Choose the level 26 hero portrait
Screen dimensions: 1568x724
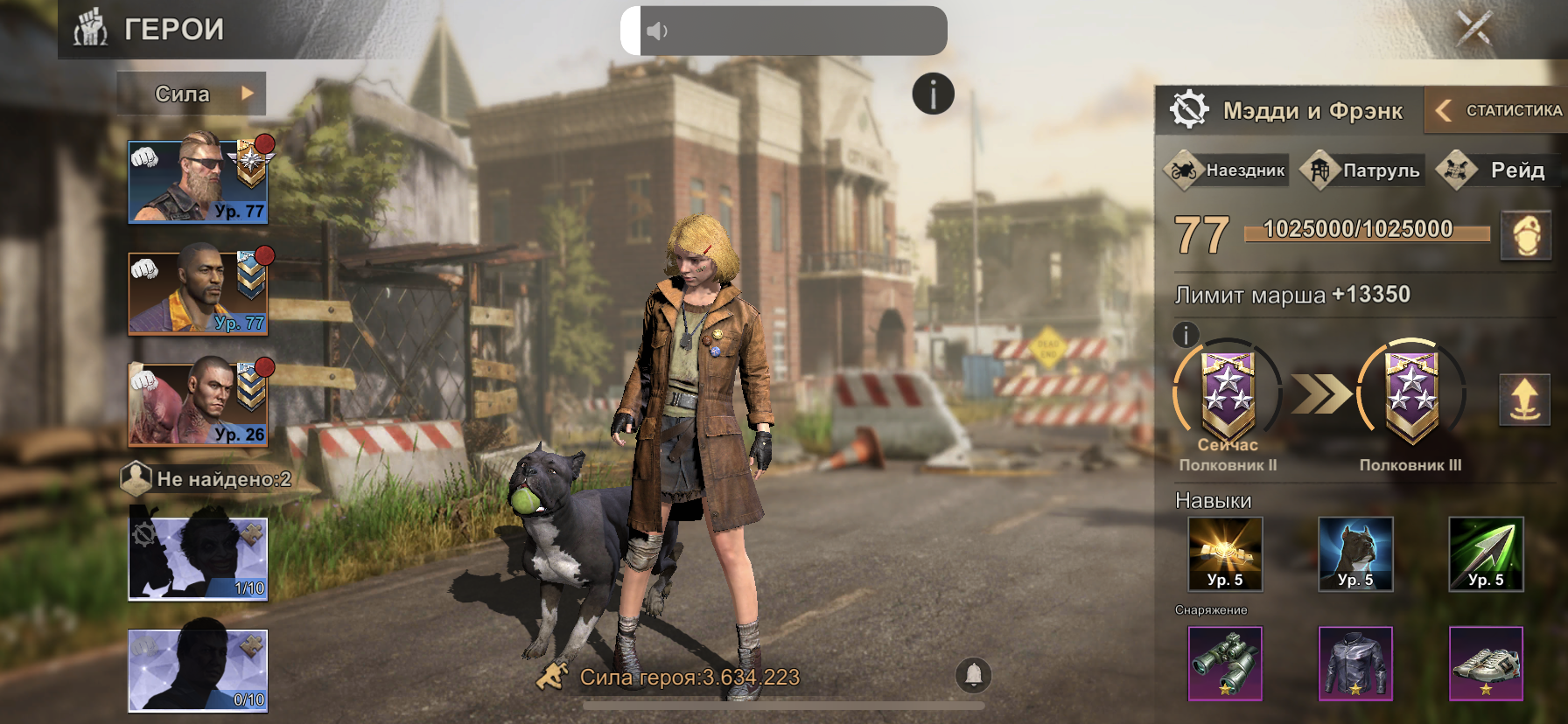[x=198, y=403]
